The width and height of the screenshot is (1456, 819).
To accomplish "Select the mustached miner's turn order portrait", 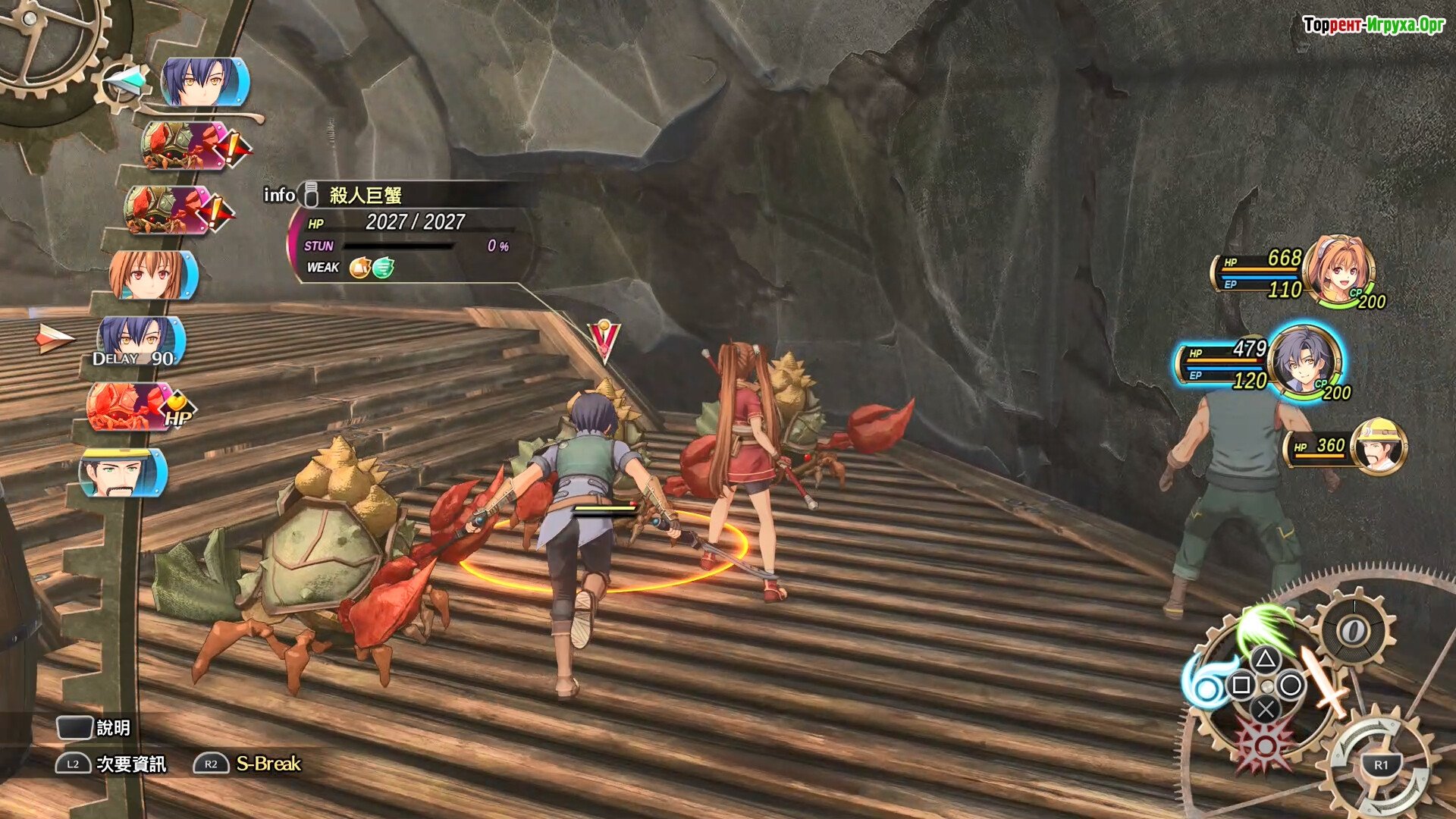I will 122,472.
